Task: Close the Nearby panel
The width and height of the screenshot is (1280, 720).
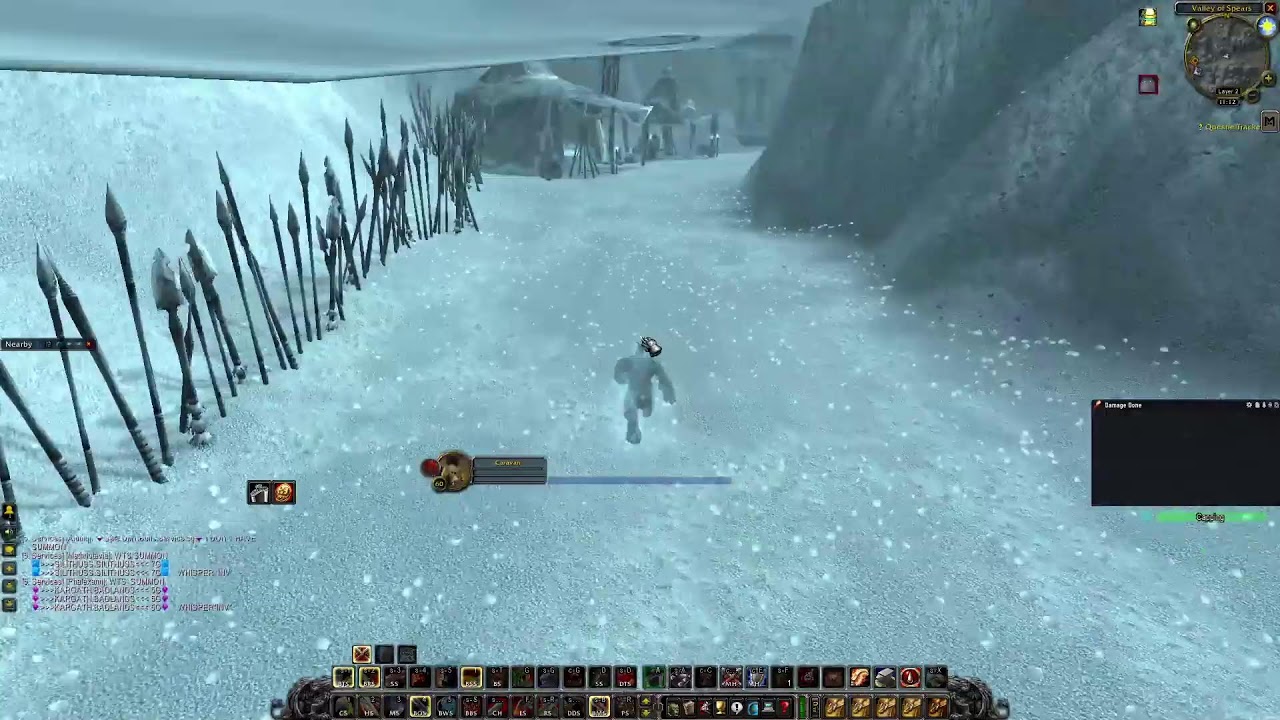Action: click(x=89, y=344)
